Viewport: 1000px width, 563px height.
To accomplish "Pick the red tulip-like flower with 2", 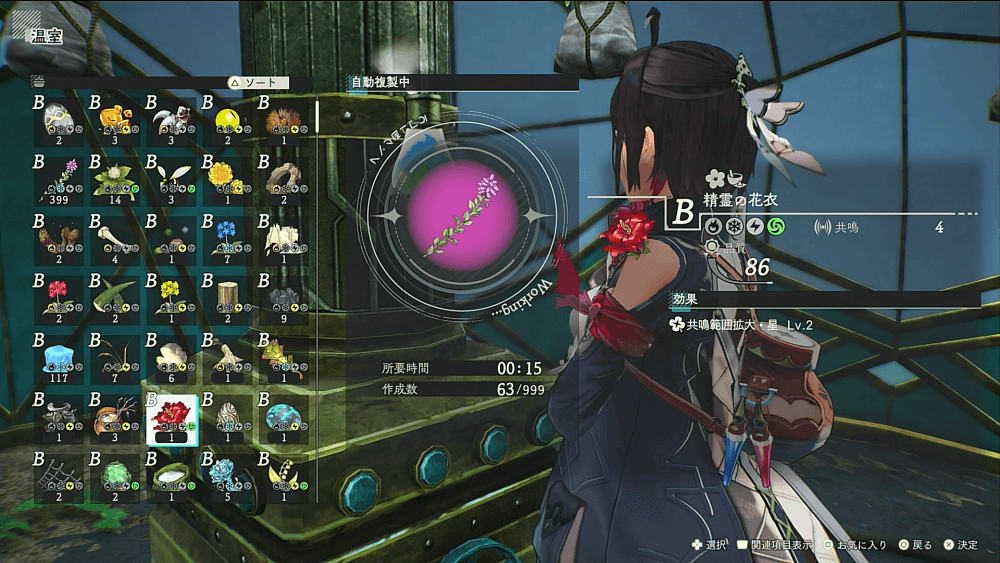I will tap(58, 298).
